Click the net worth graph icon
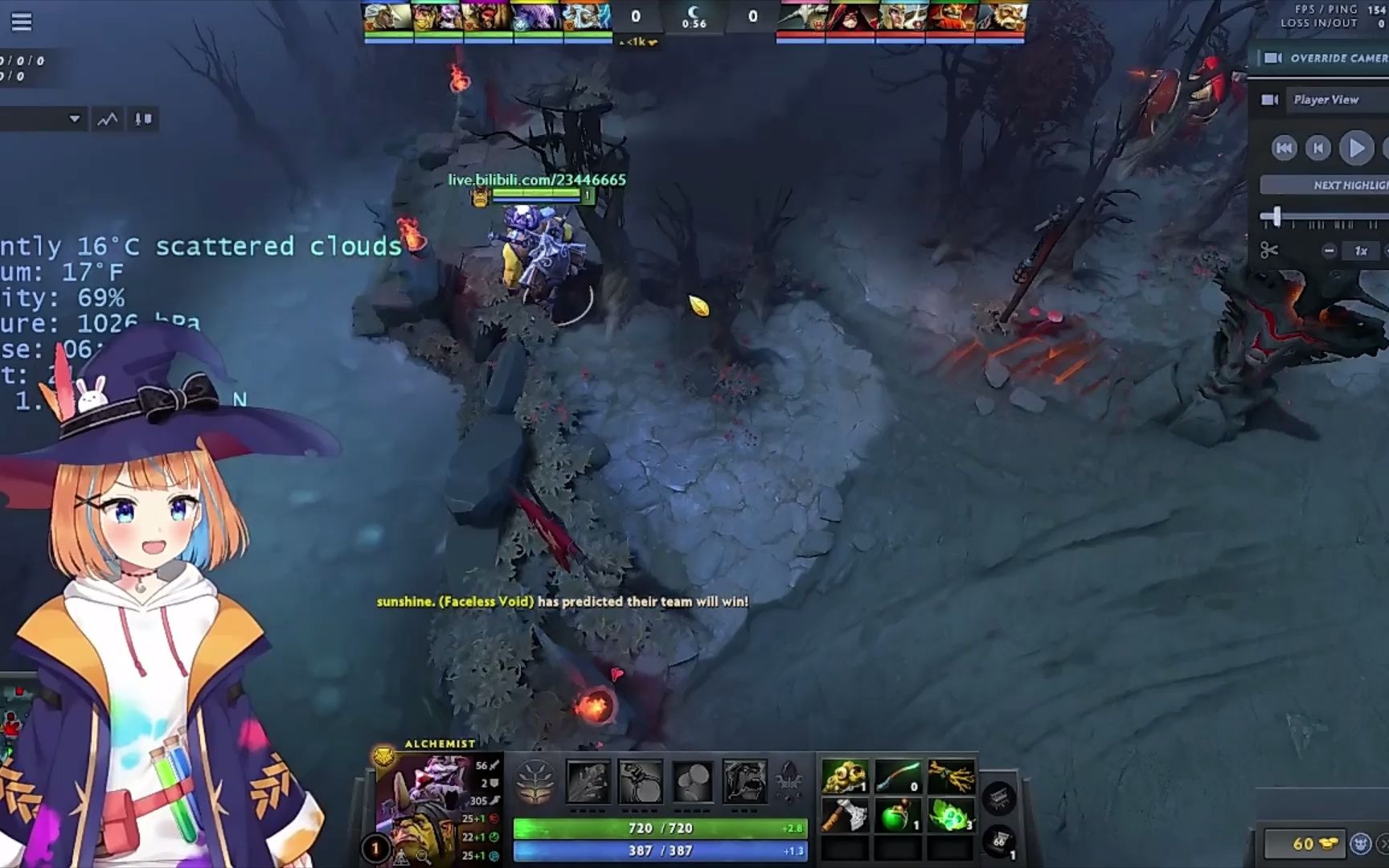 tap(106, 118)
